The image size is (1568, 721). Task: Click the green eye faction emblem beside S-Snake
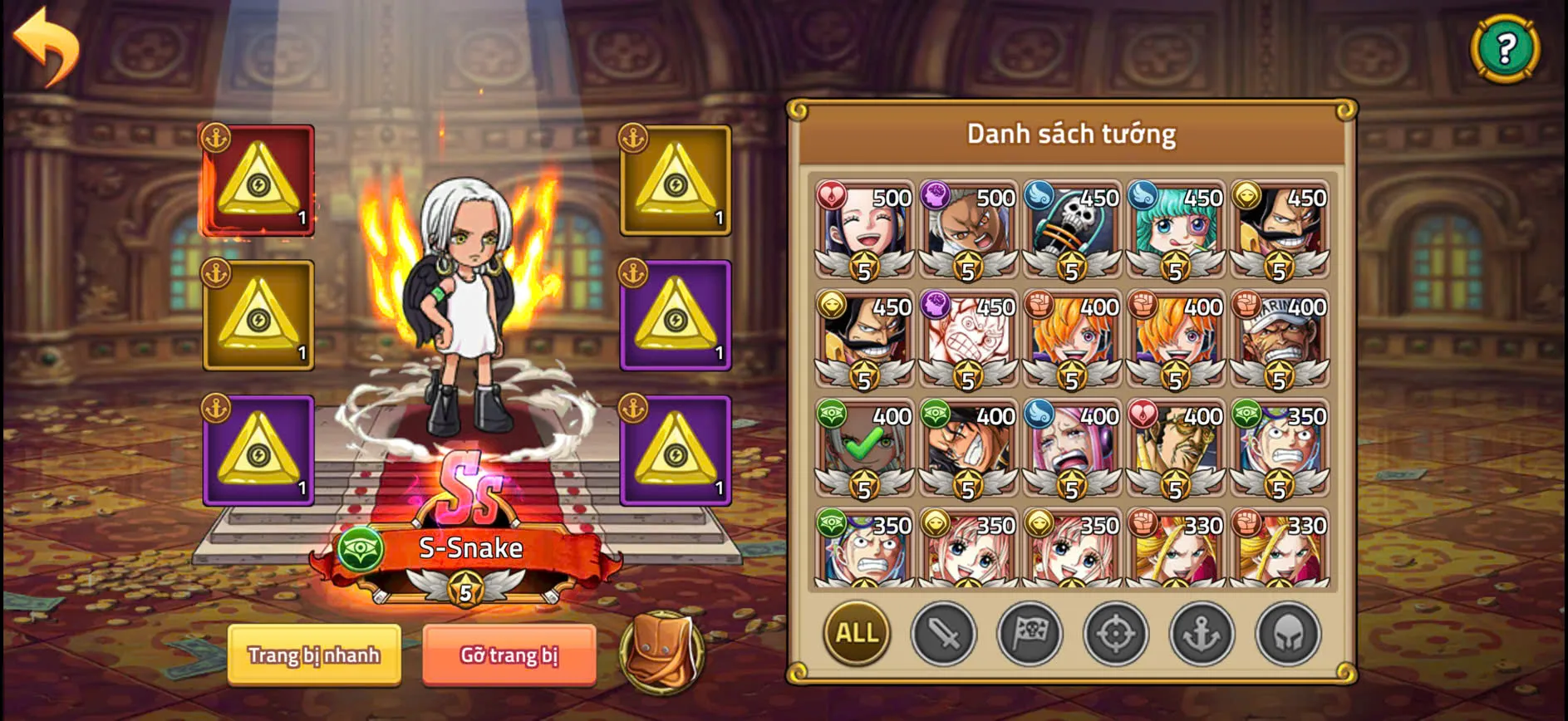361,549
